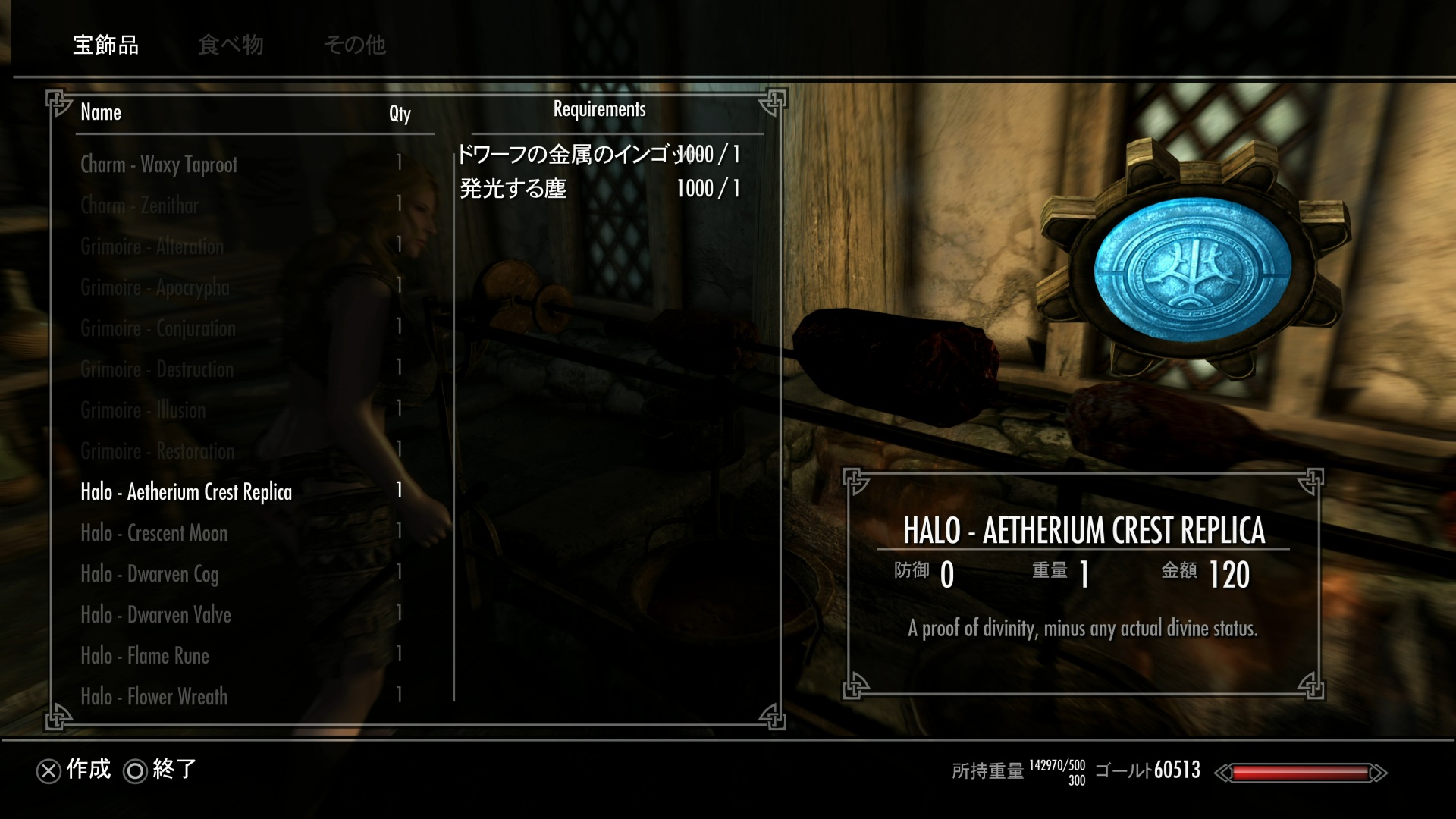1456x819 pixels.
Task: Choose Charm - Zenithar from the list
Action: tap(140, 206)
